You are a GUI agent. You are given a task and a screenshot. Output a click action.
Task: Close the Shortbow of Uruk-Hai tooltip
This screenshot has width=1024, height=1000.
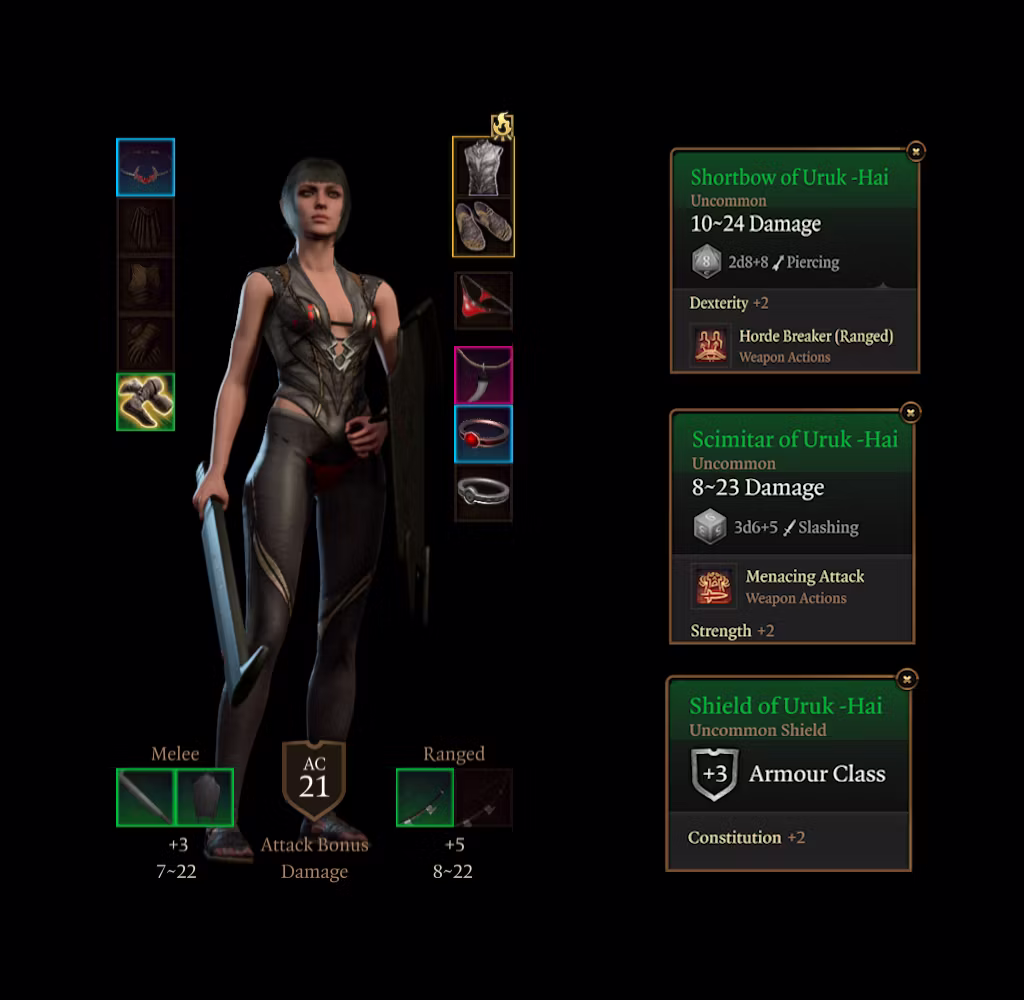click(x=915, y=151)
